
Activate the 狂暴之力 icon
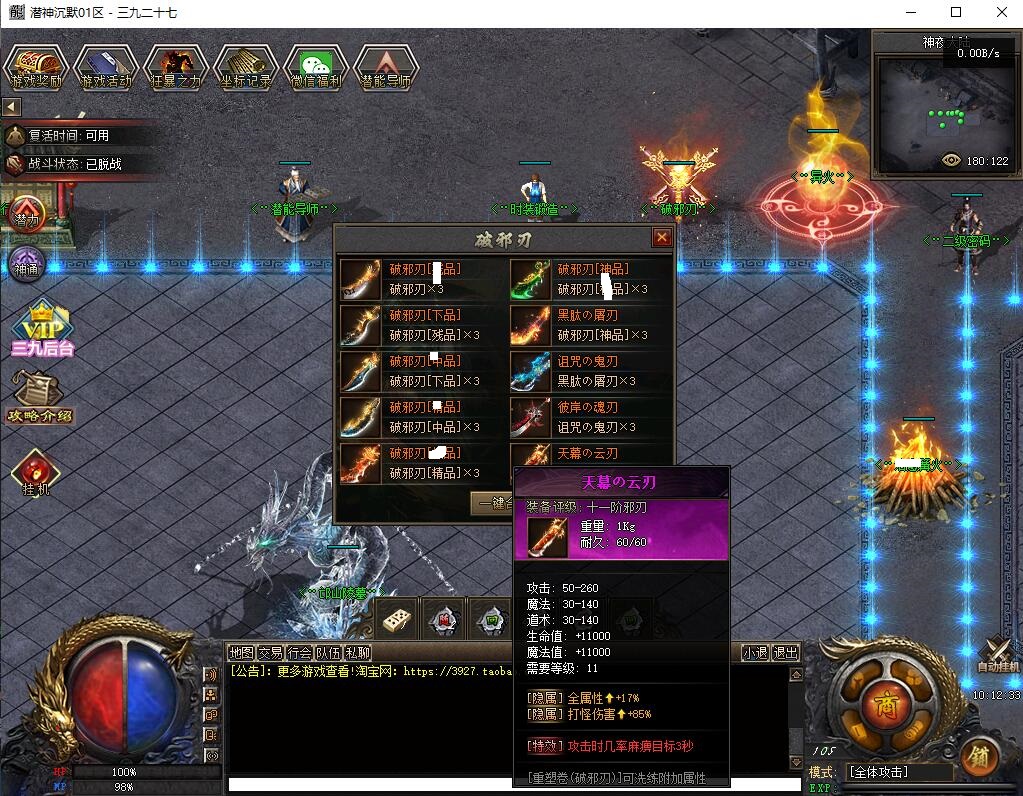click(176, 68)
